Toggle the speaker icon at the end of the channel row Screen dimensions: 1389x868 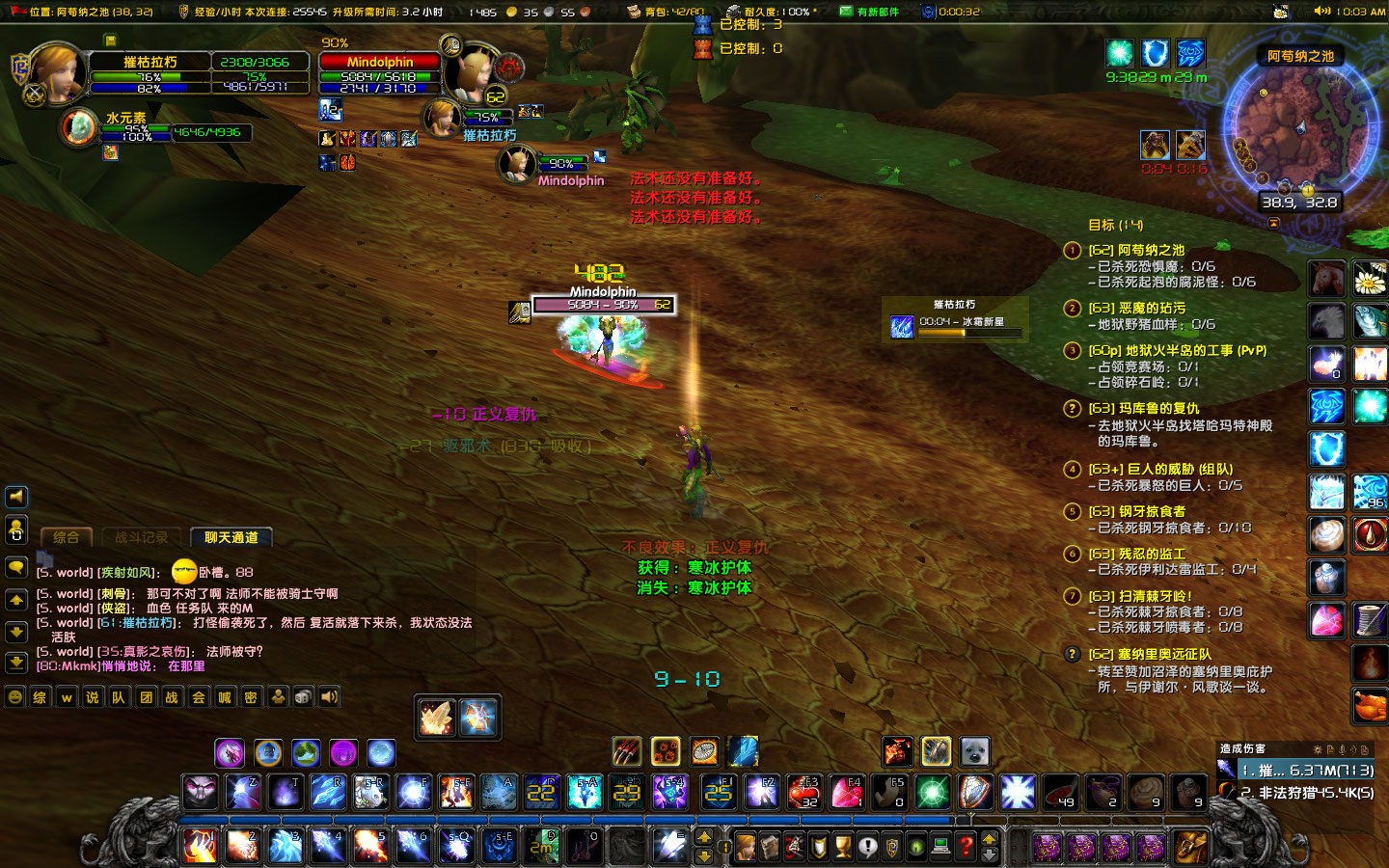pos(329,696)
